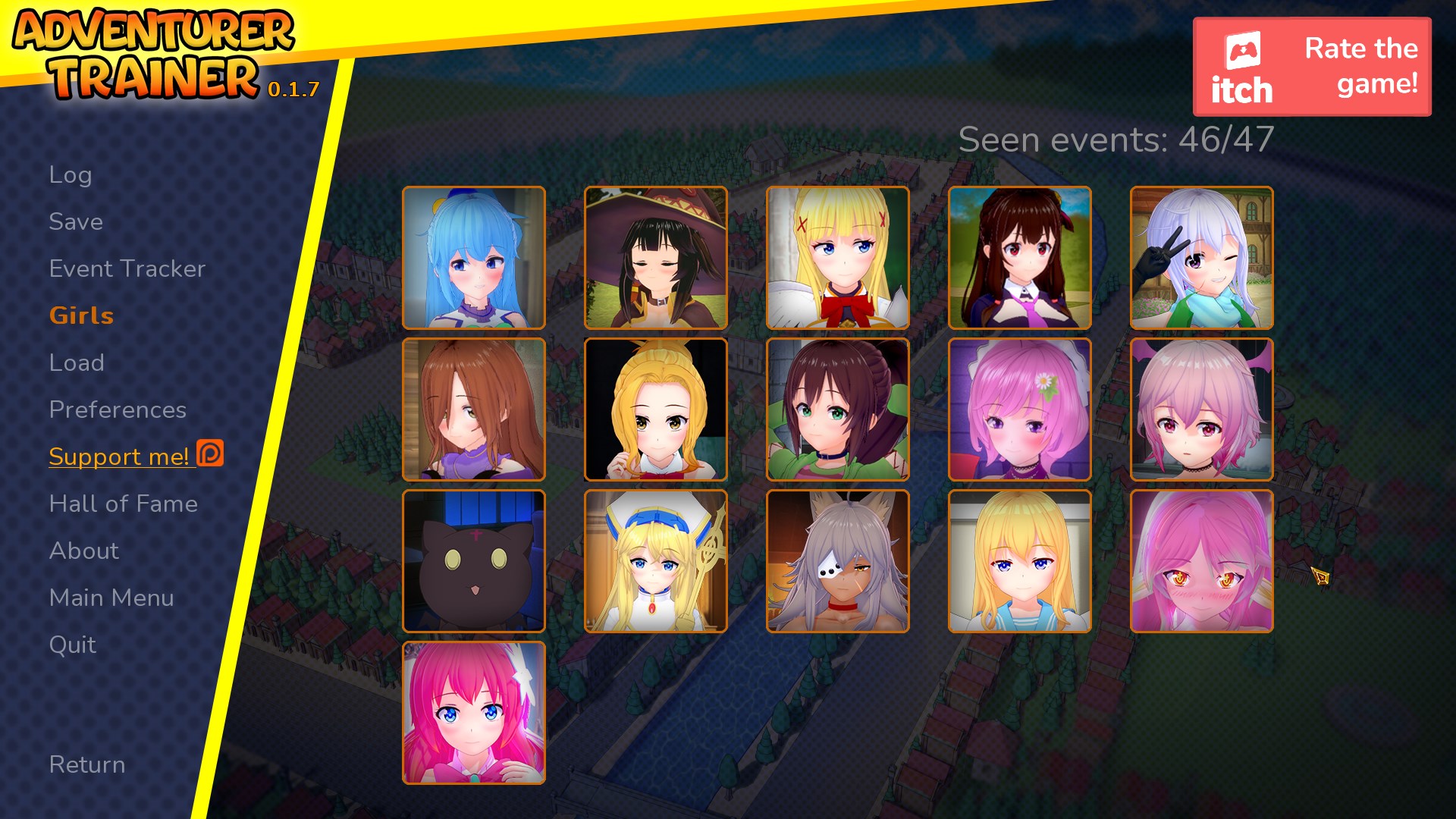
Task: Click the Seen events 46/47 counter
Action: tap(1115, 140)
